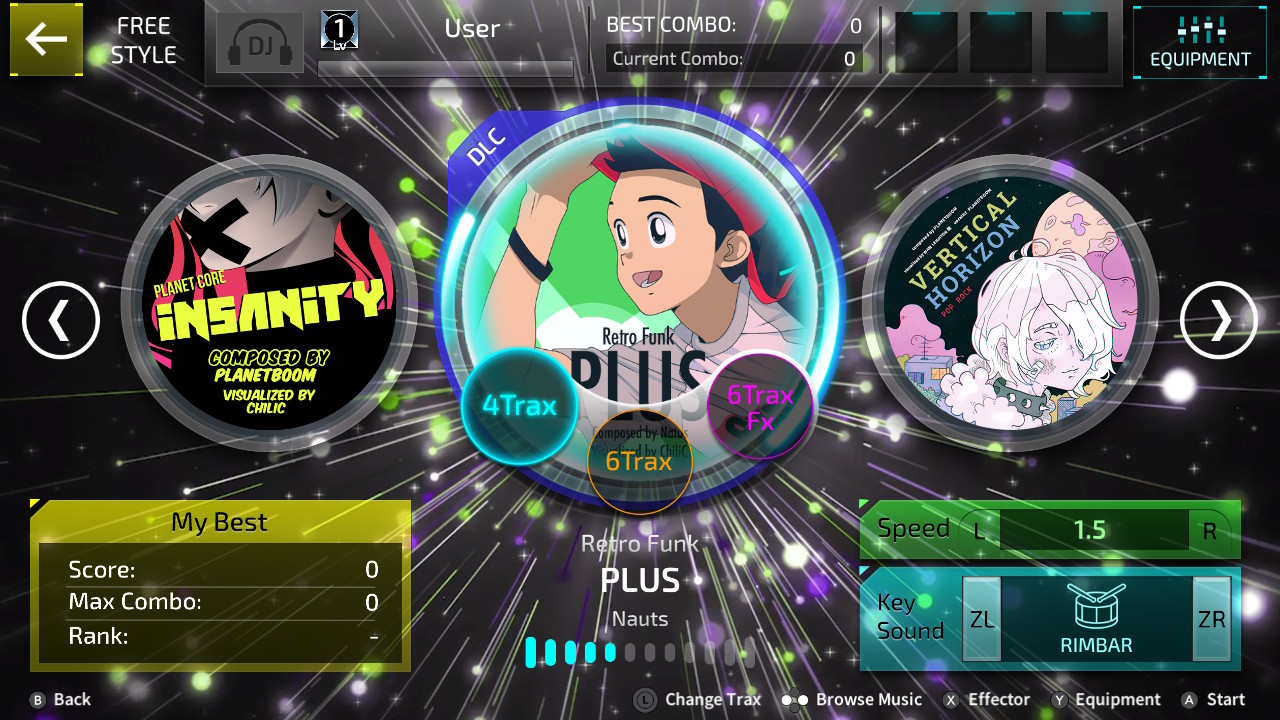Image resolution: width=1280 pixels, height=720 pixels.
Task: Click the speed value showing 1.5
Action: pos(1093,530)
